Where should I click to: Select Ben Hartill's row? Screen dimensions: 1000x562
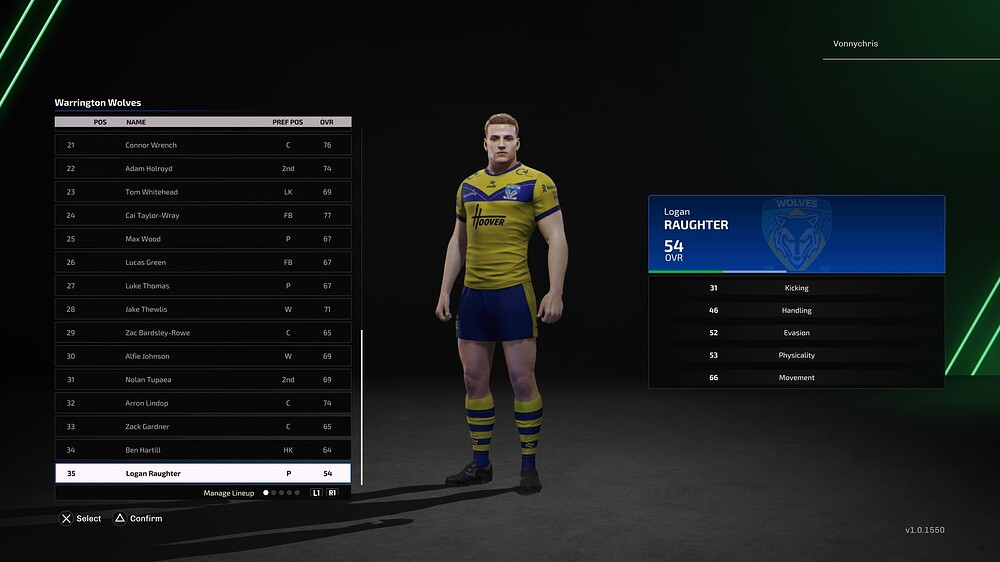tap(203, 450)
